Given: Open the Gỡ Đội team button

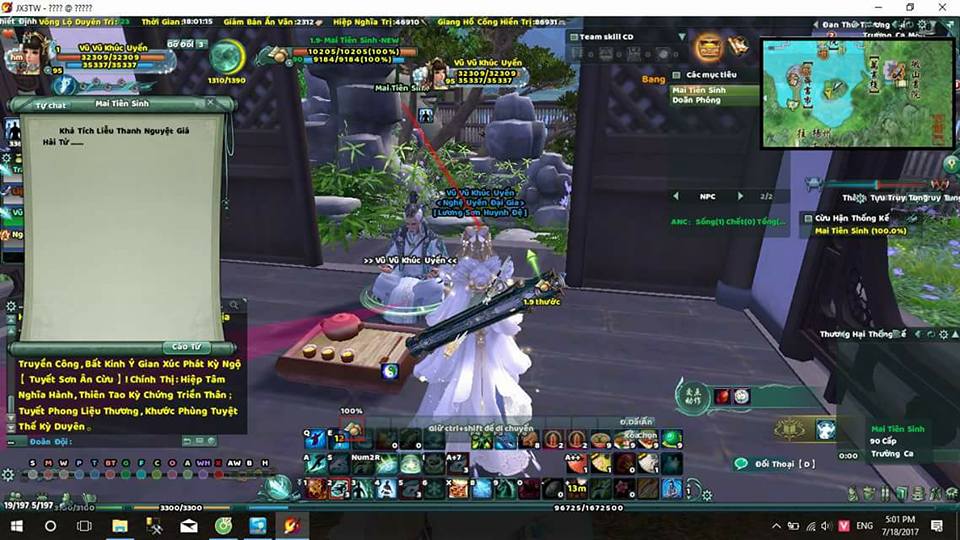Looking at the screenshot, I should pyautogui.click(x=180, y=44).
